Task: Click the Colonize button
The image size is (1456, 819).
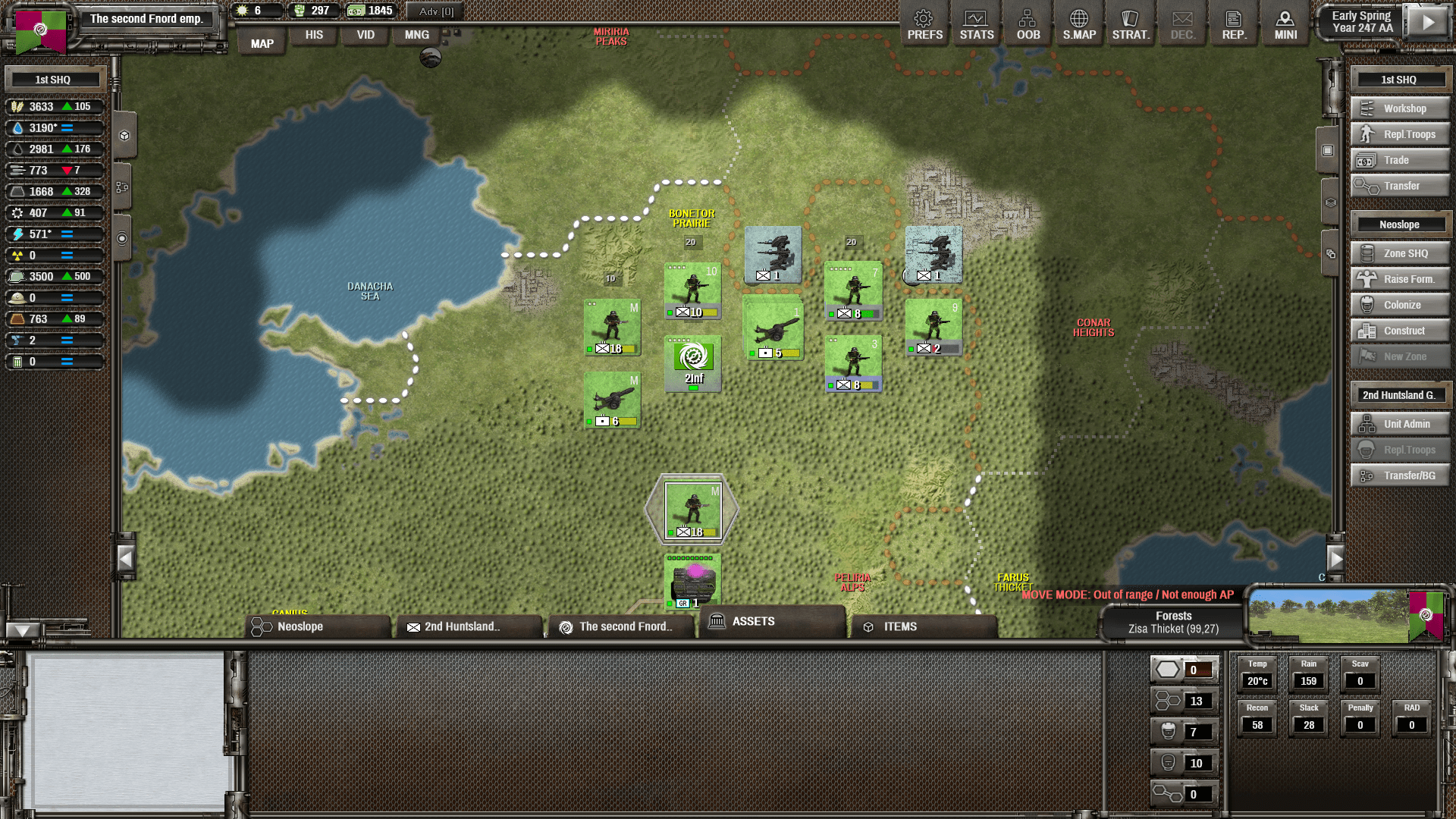Action: (1400, 305)
